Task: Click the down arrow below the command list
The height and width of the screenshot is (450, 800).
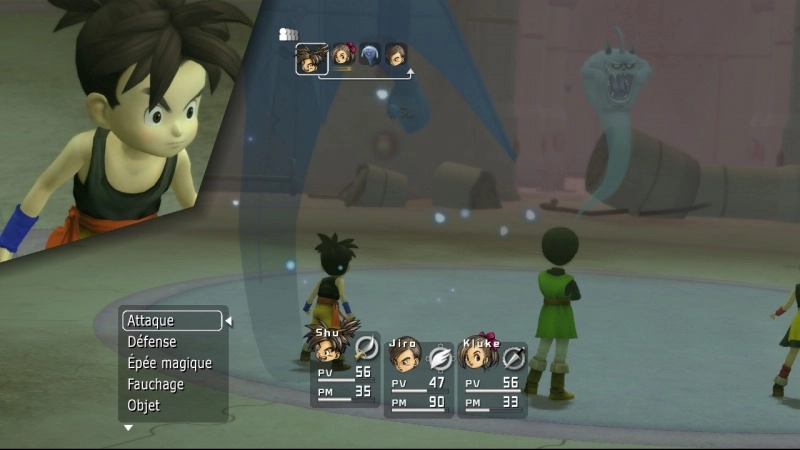Action: coord(128,428)
